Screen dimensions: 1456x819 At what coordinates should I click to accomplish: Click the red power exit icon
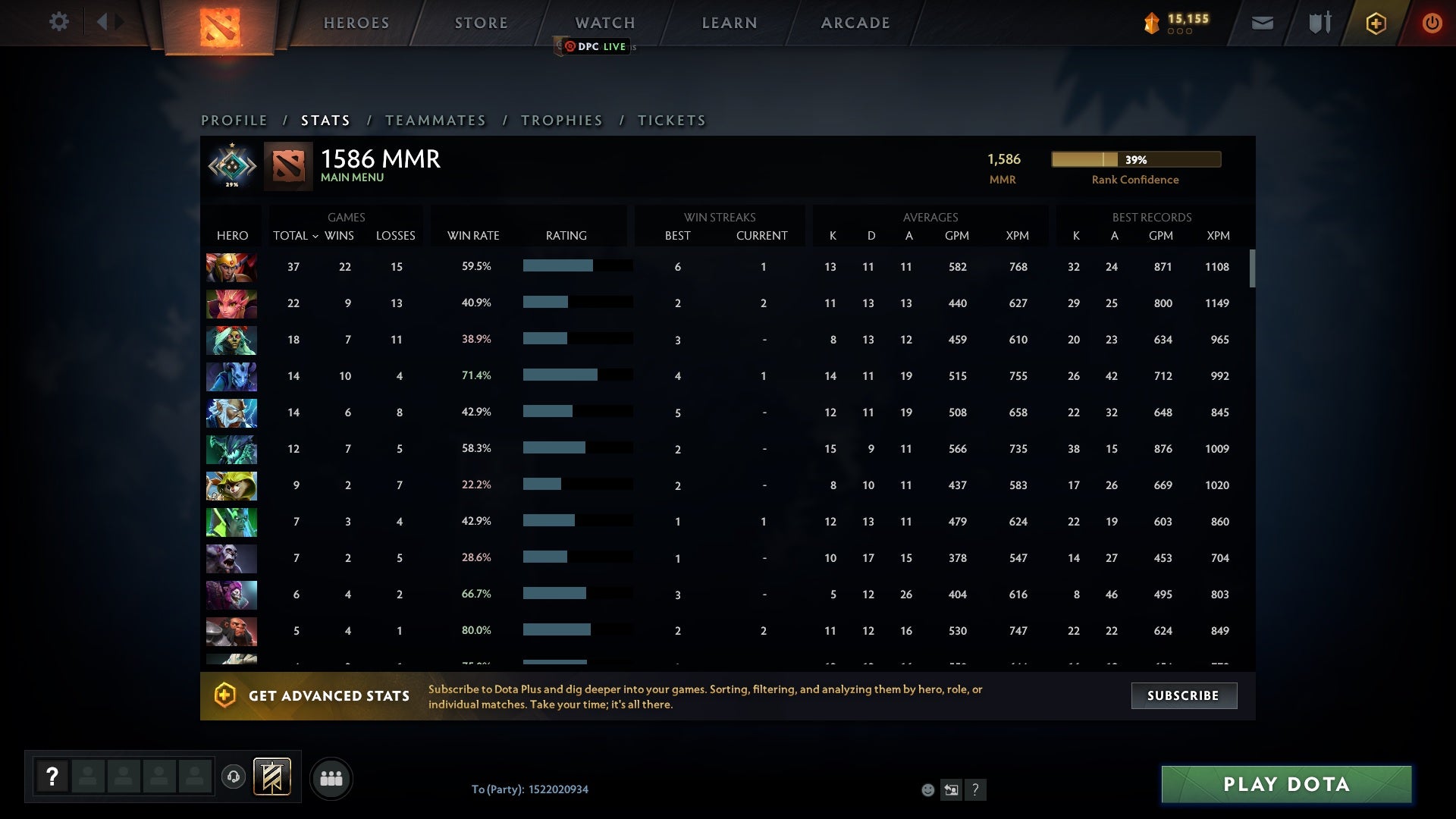(x=1432, y=23)
